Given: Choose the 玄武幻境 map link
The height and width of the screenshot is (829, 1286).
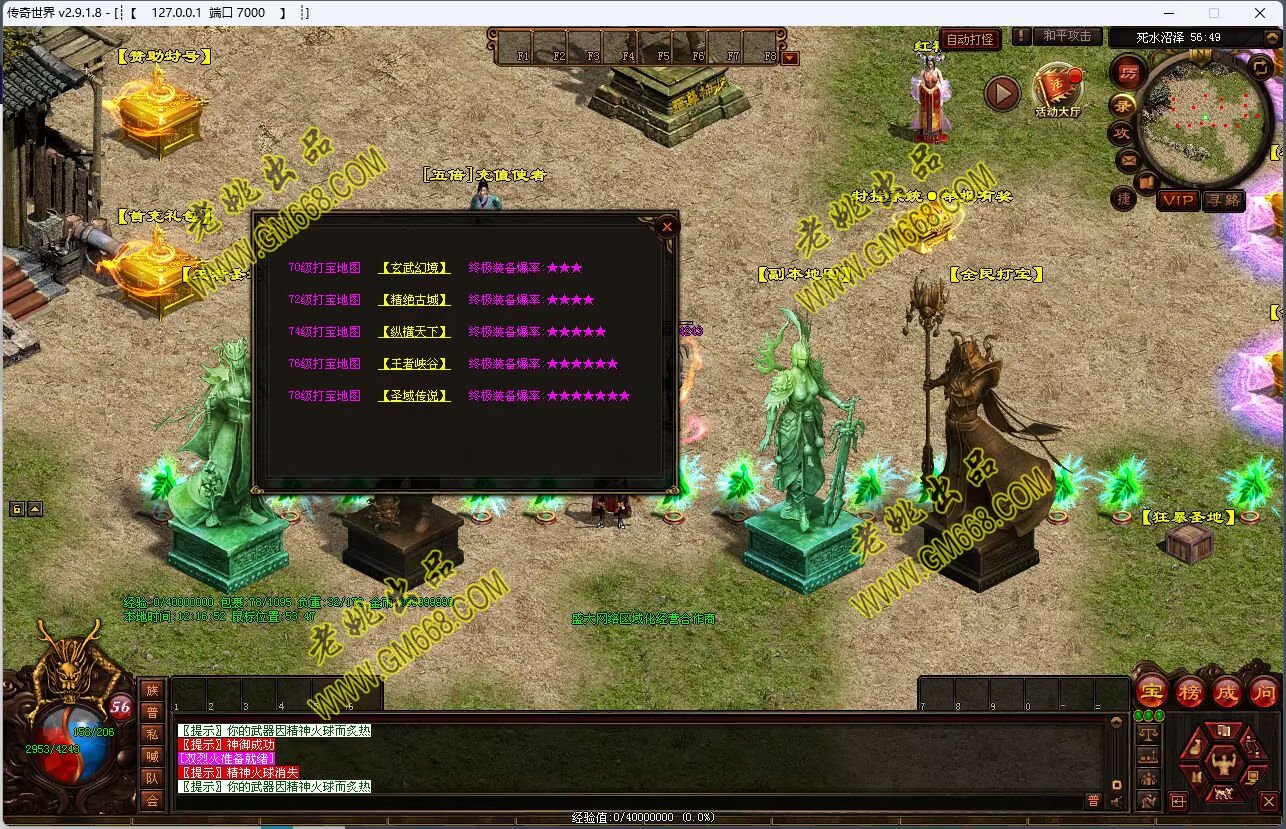Looking at the screenshot, I should click(414, 268).
